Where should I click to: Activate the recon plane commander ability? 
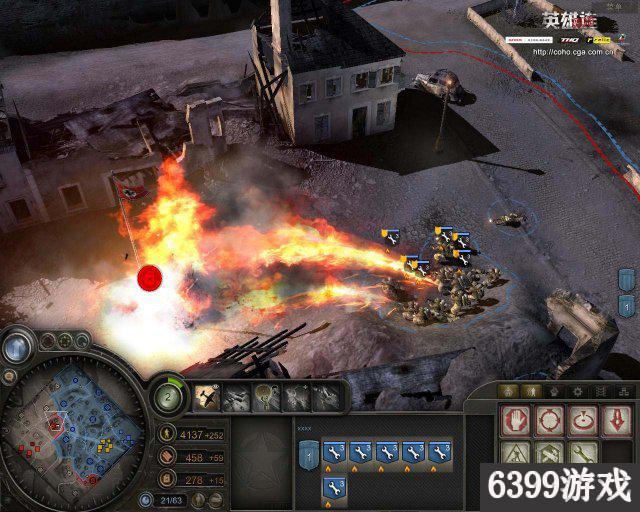209,398
